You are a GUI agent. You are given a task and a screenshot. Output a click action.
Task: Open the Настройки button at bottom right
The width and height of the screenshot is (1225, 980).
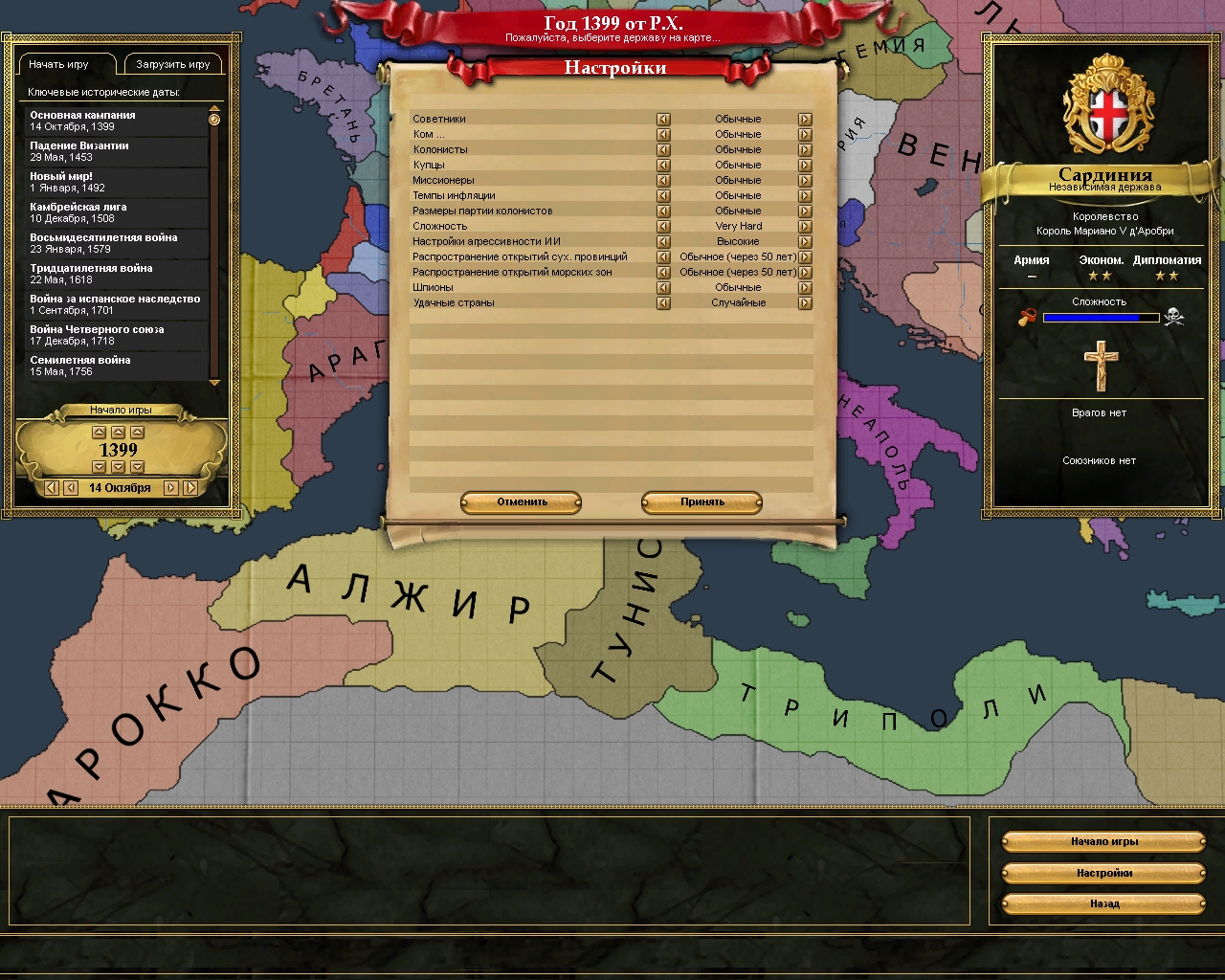click(1103, 873)
